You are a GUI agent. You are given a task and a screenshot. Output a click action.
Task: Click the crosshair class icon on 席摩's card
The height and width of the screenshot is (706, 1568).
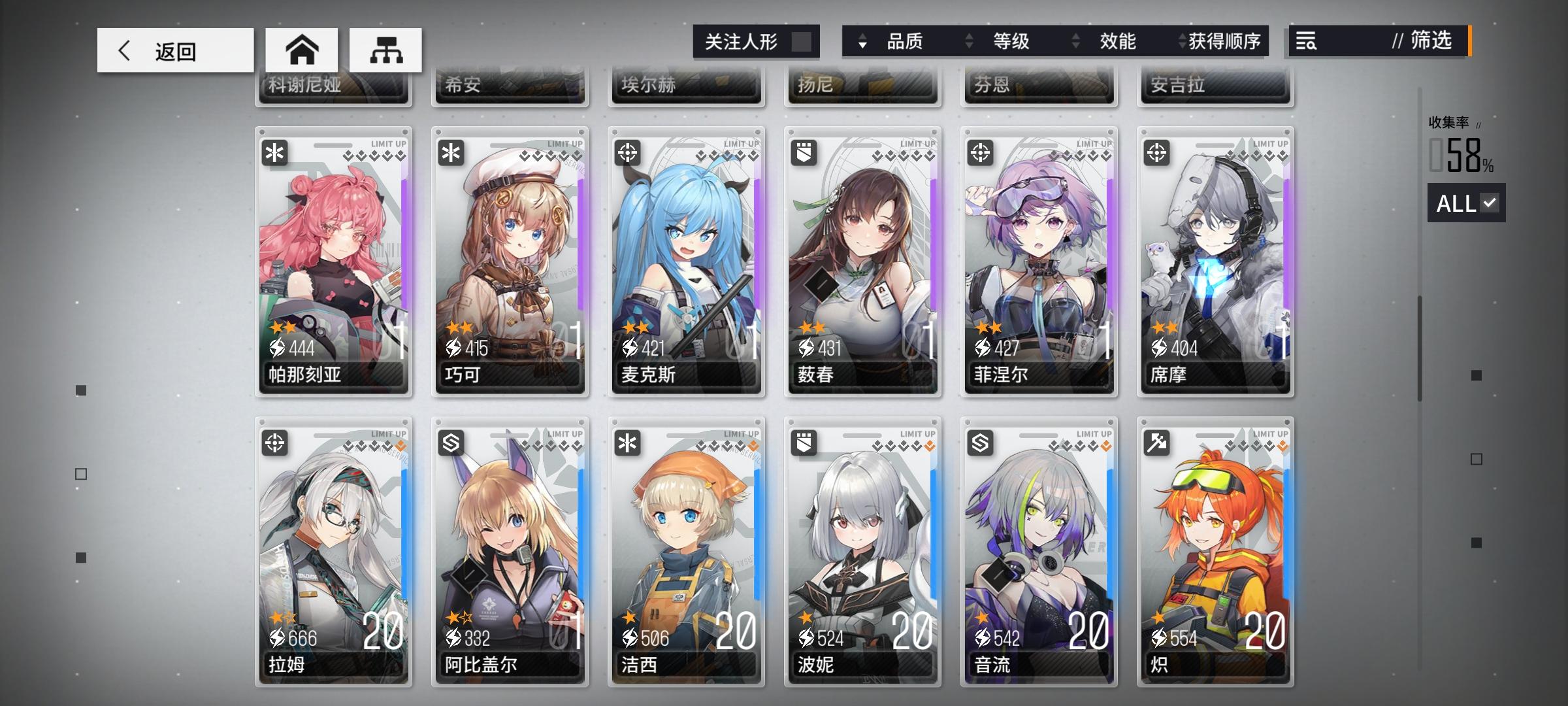pyautogui.click(x=1158, y=154)
